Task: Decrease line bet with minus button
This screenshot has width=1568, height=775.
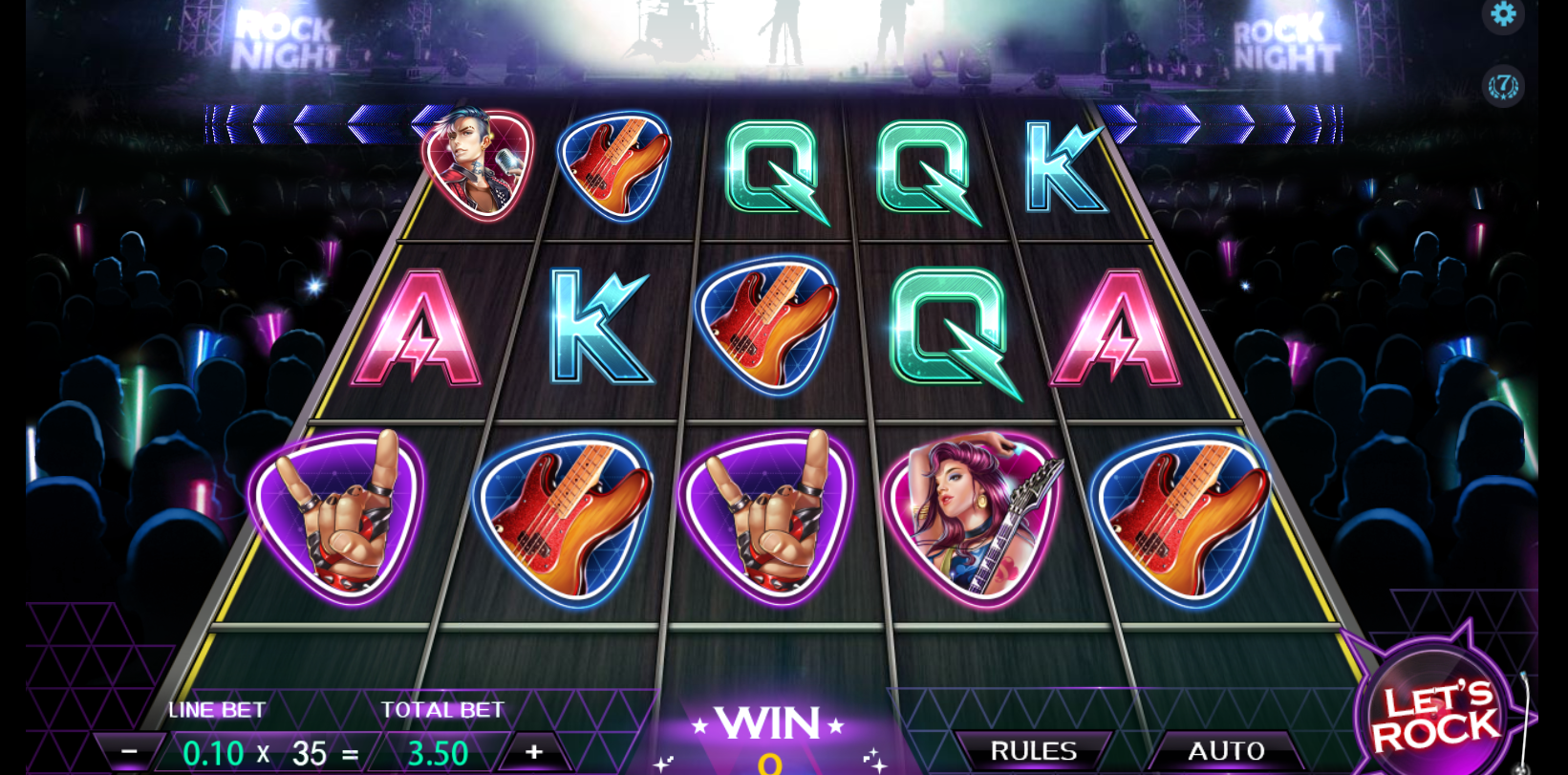Action: (129, 752)
